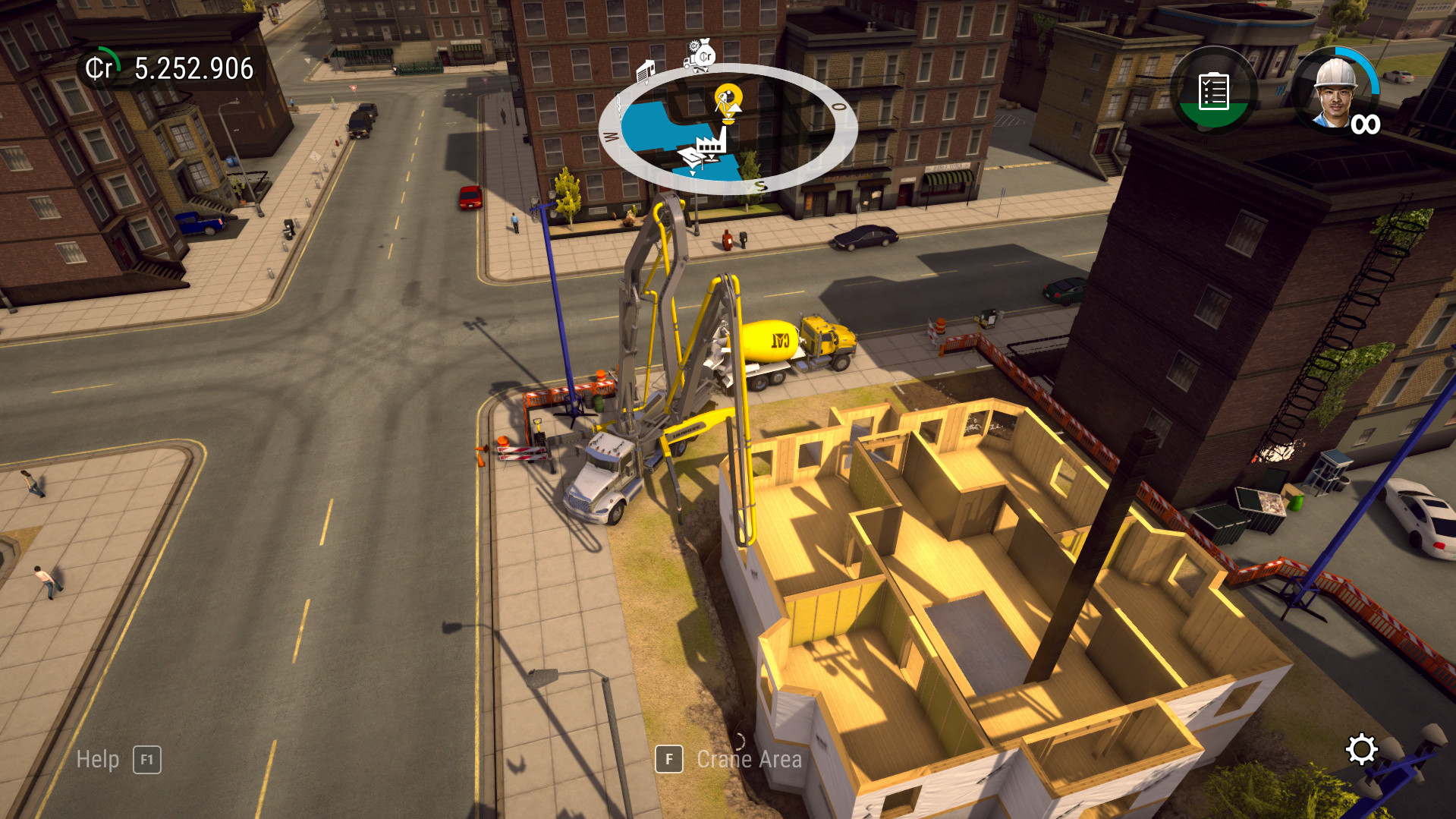1456x819 pixels.
Task: Click the truck icon above the compass
Action: click(x=687, y=62)
